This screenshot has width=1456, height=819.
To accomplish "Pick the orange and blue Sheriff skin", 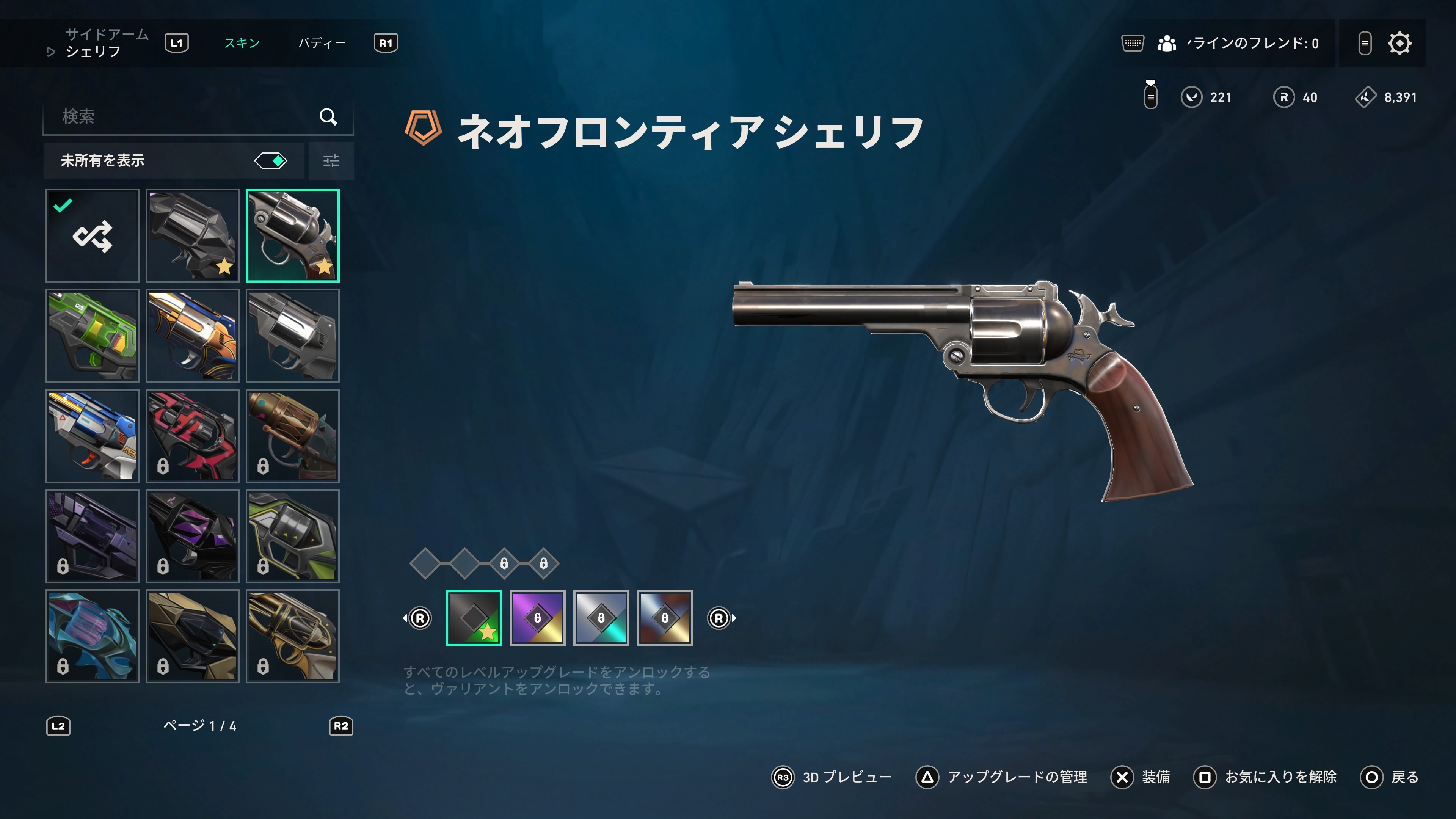I will click(192, 336).
